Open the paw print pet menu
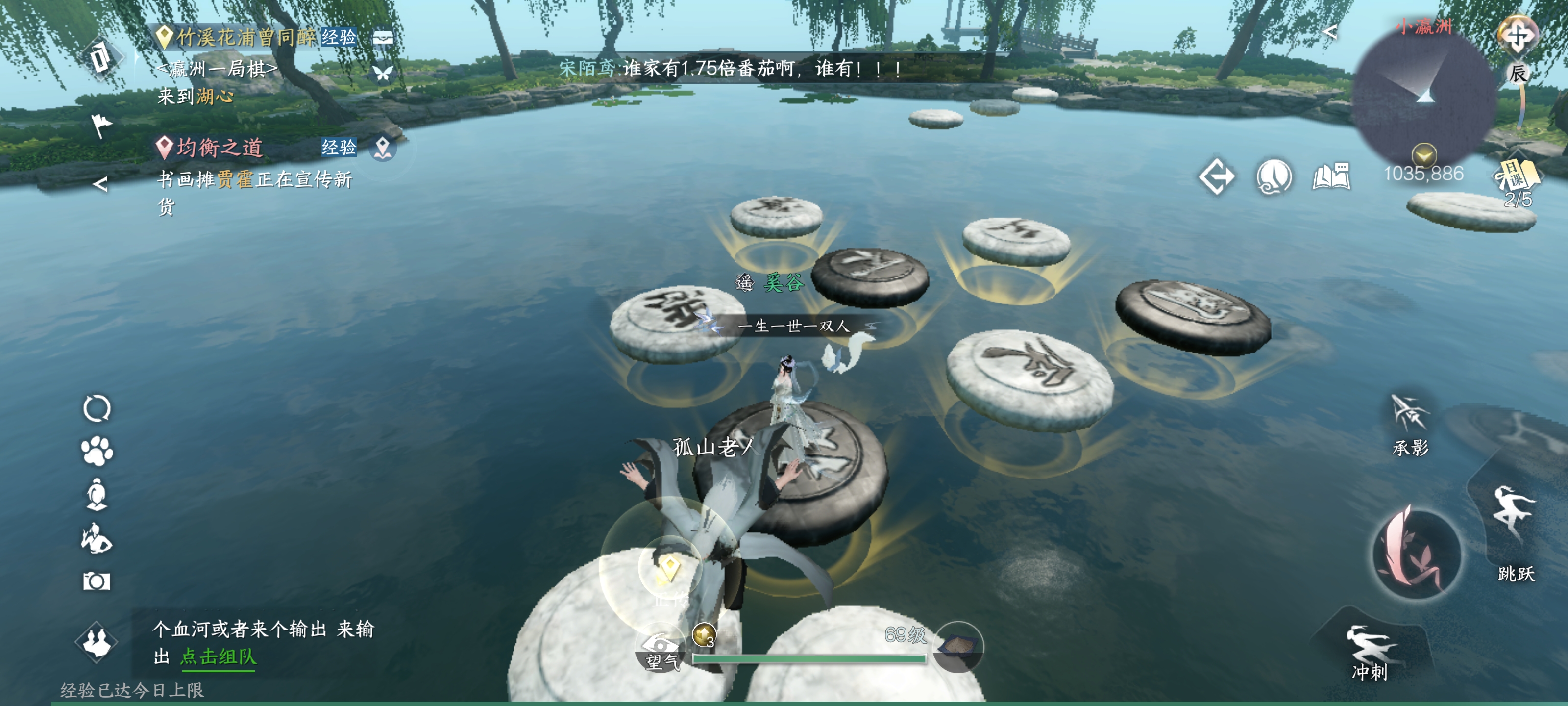The width and height of the screenshot is (1568, 706). (x=97, y=452)
